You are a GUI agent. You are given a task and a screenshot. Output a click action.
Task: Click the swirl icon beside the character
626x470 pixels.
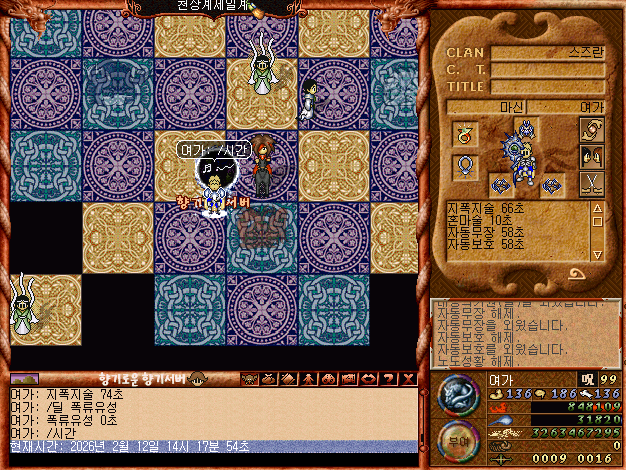tap(592, 131)
